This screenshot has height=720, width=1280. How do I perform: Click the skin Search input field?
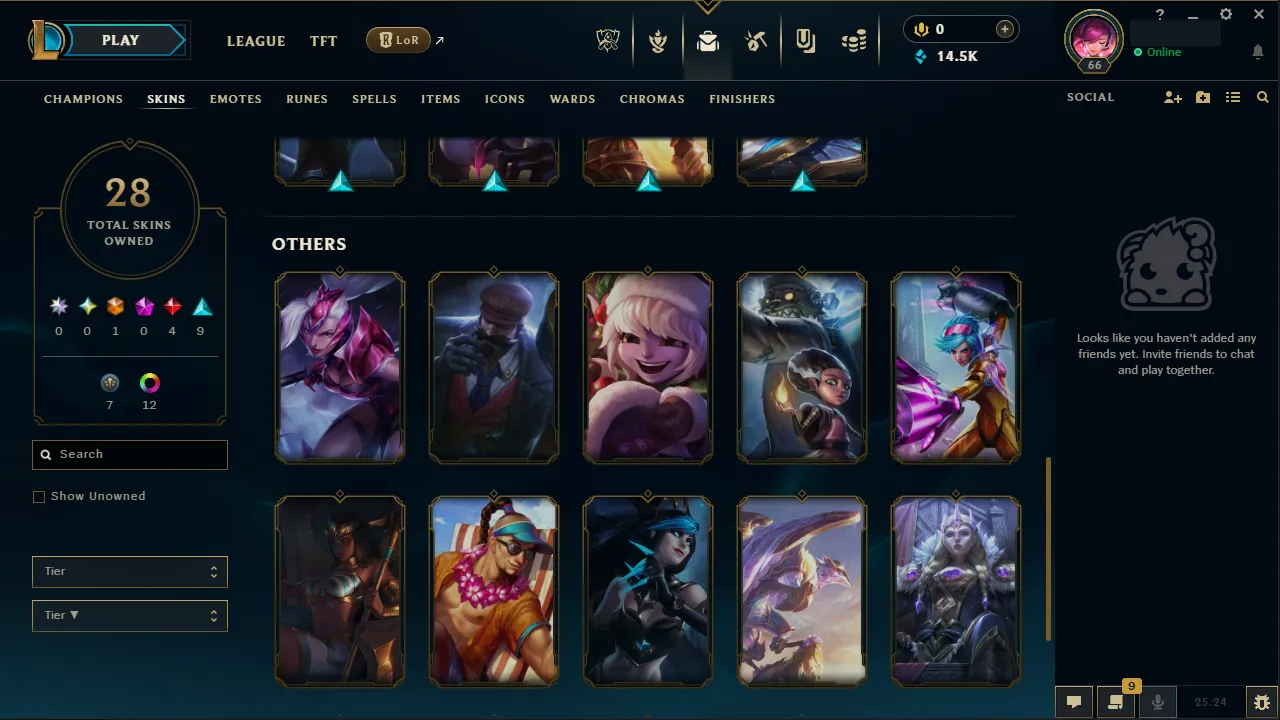[129, 454]
